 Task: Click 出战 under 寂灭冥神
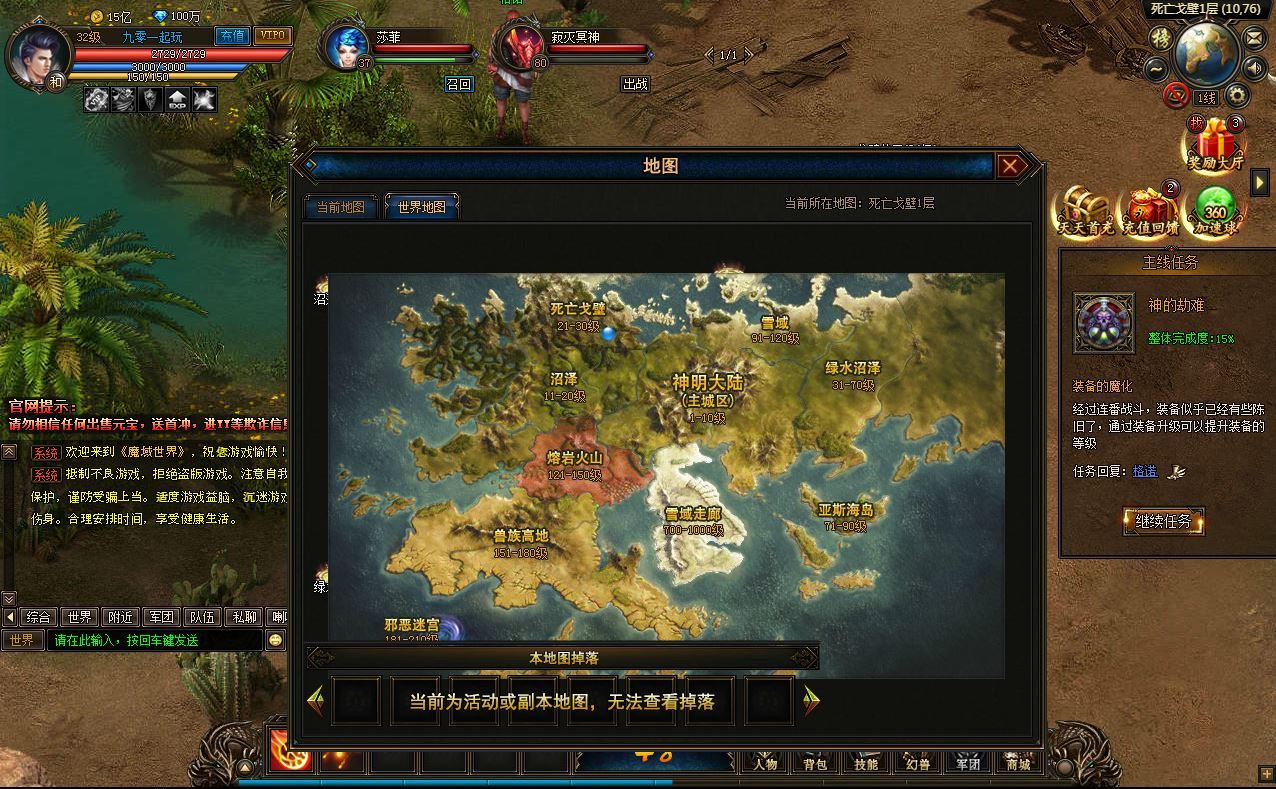tap(635, 84)
